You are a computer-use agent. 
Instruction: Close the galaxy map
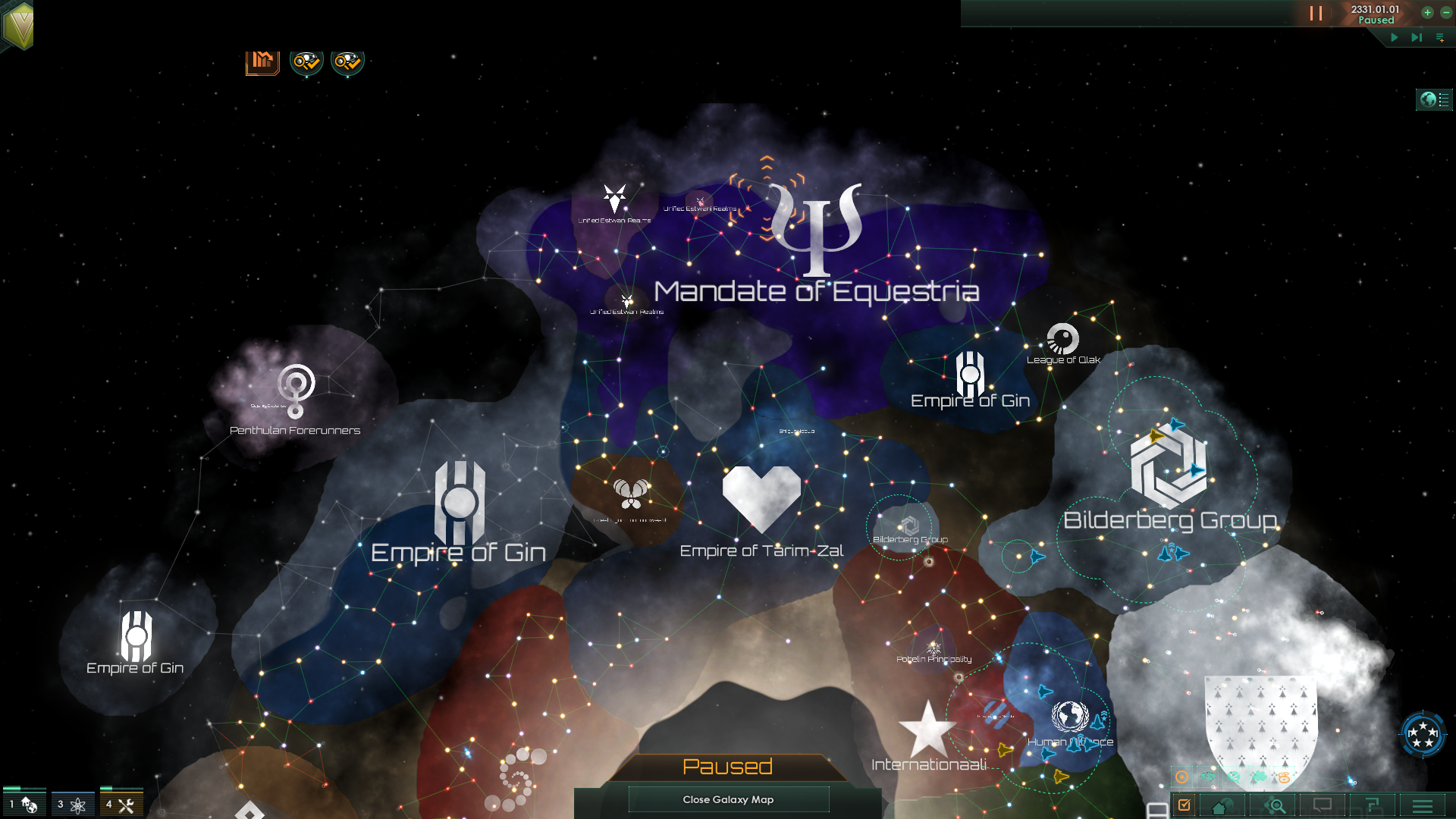tap(728, 799)
